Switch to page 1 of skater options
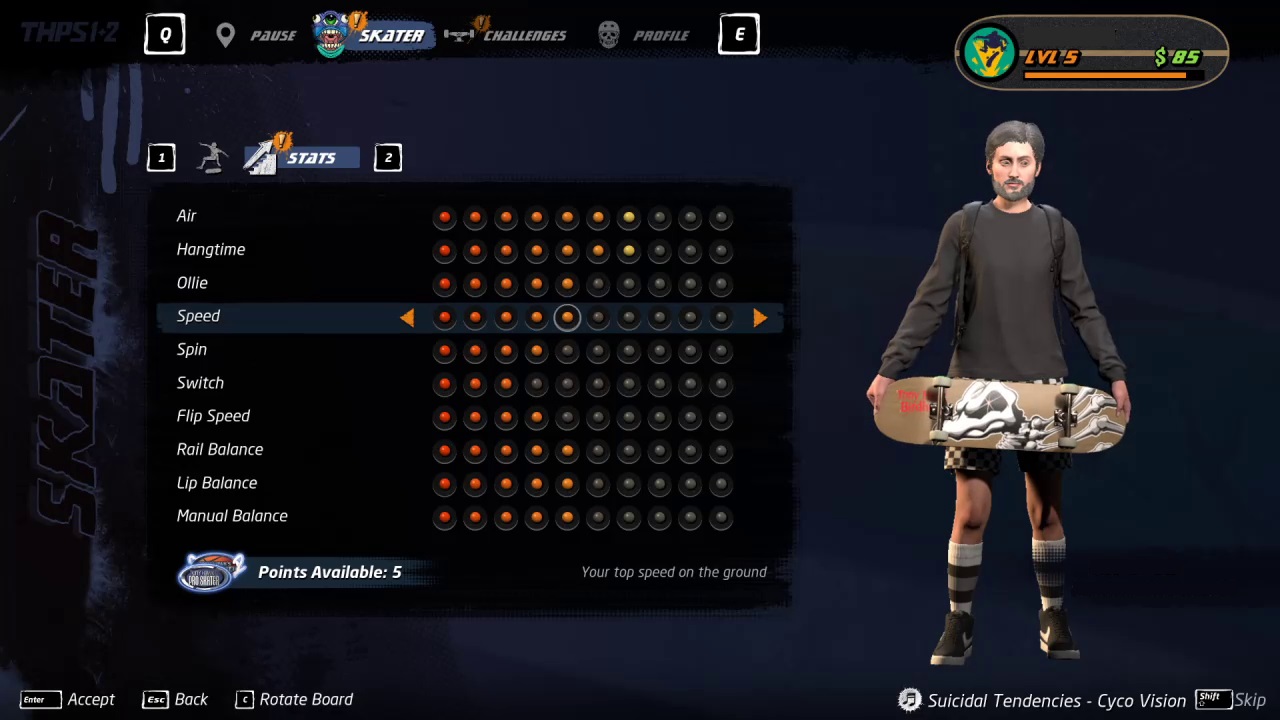Screen dimensions: 1280x720 pos(161,157)
